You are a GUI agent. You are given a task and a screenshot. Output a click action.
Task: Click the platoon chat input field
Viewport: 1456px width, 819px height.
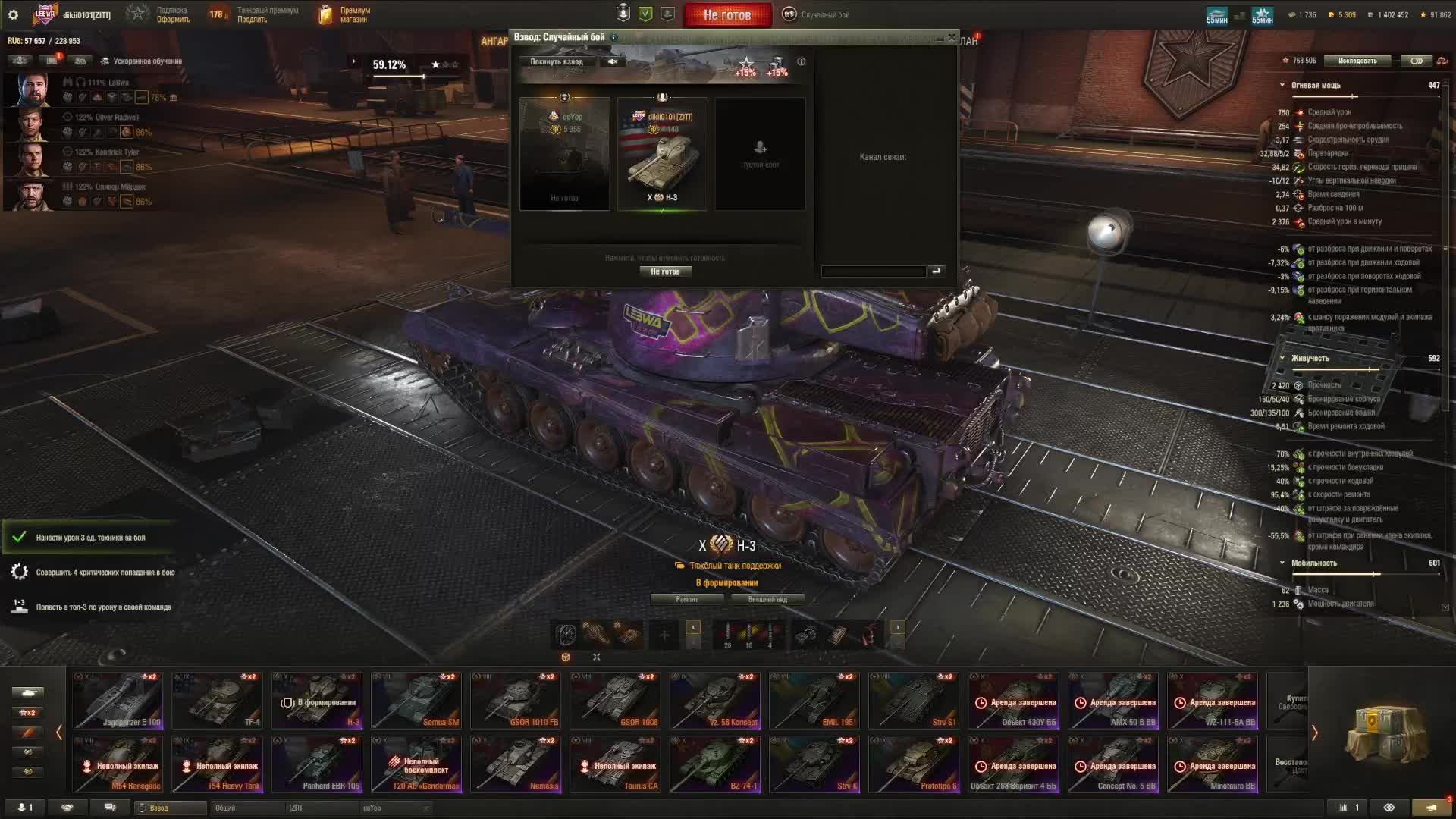click(873, 271)
